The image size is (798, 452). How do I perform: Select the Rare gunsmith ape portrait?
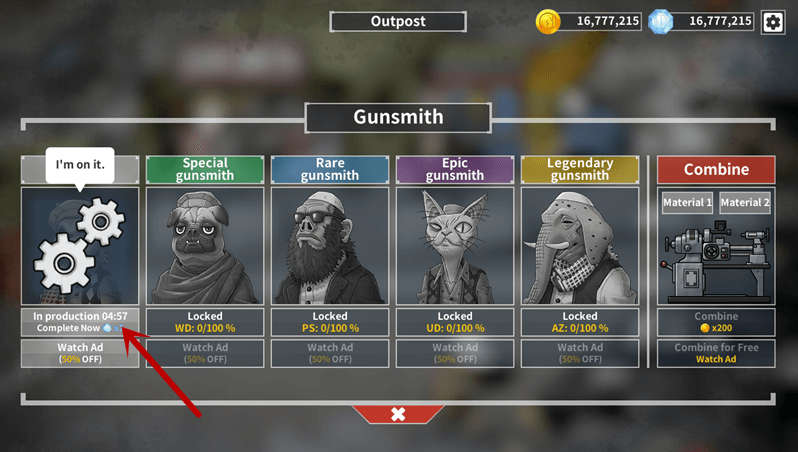[330, 246]
